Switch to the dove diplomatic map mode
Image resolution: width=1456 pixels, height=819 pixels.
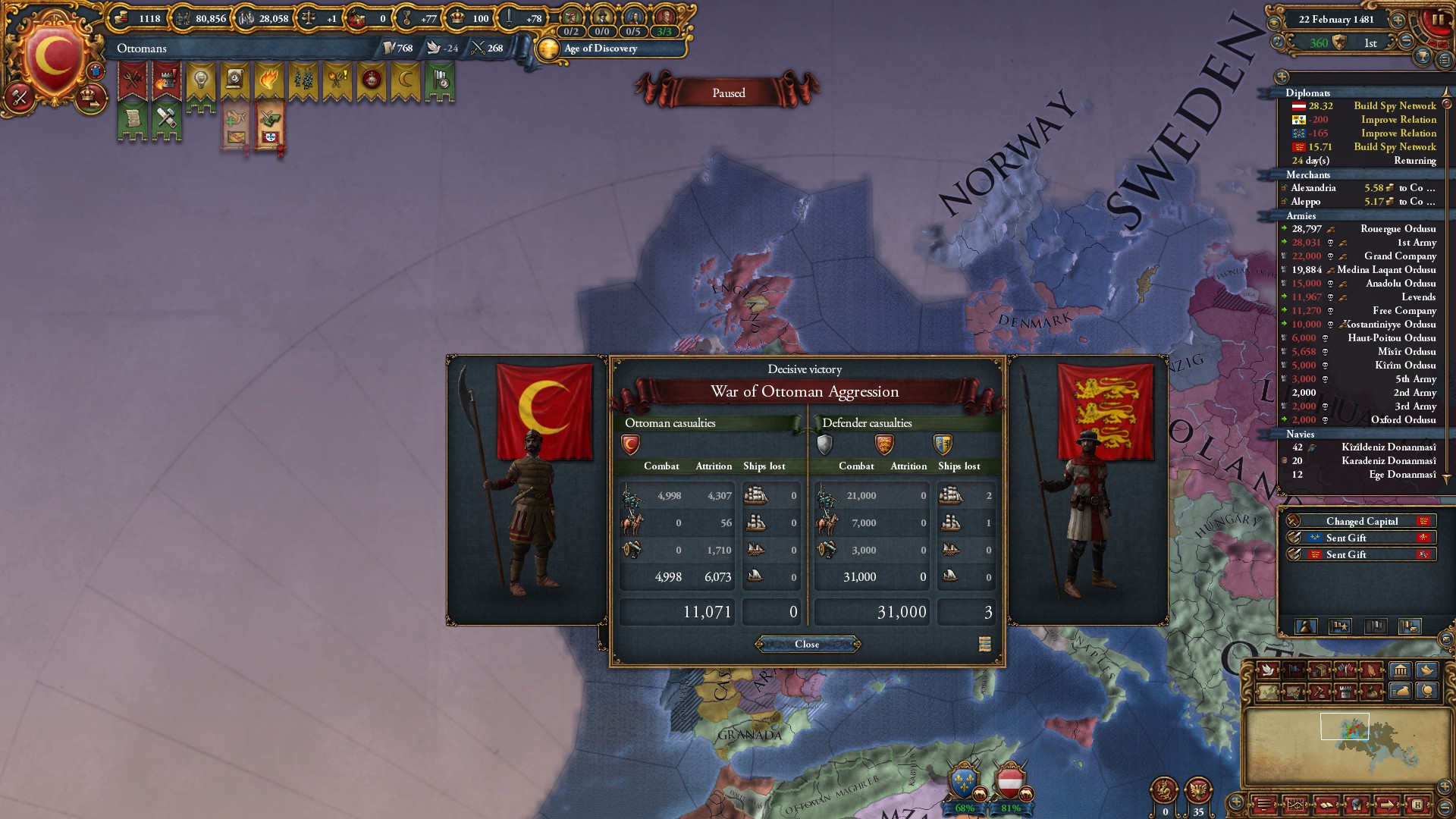(1268, 670)
